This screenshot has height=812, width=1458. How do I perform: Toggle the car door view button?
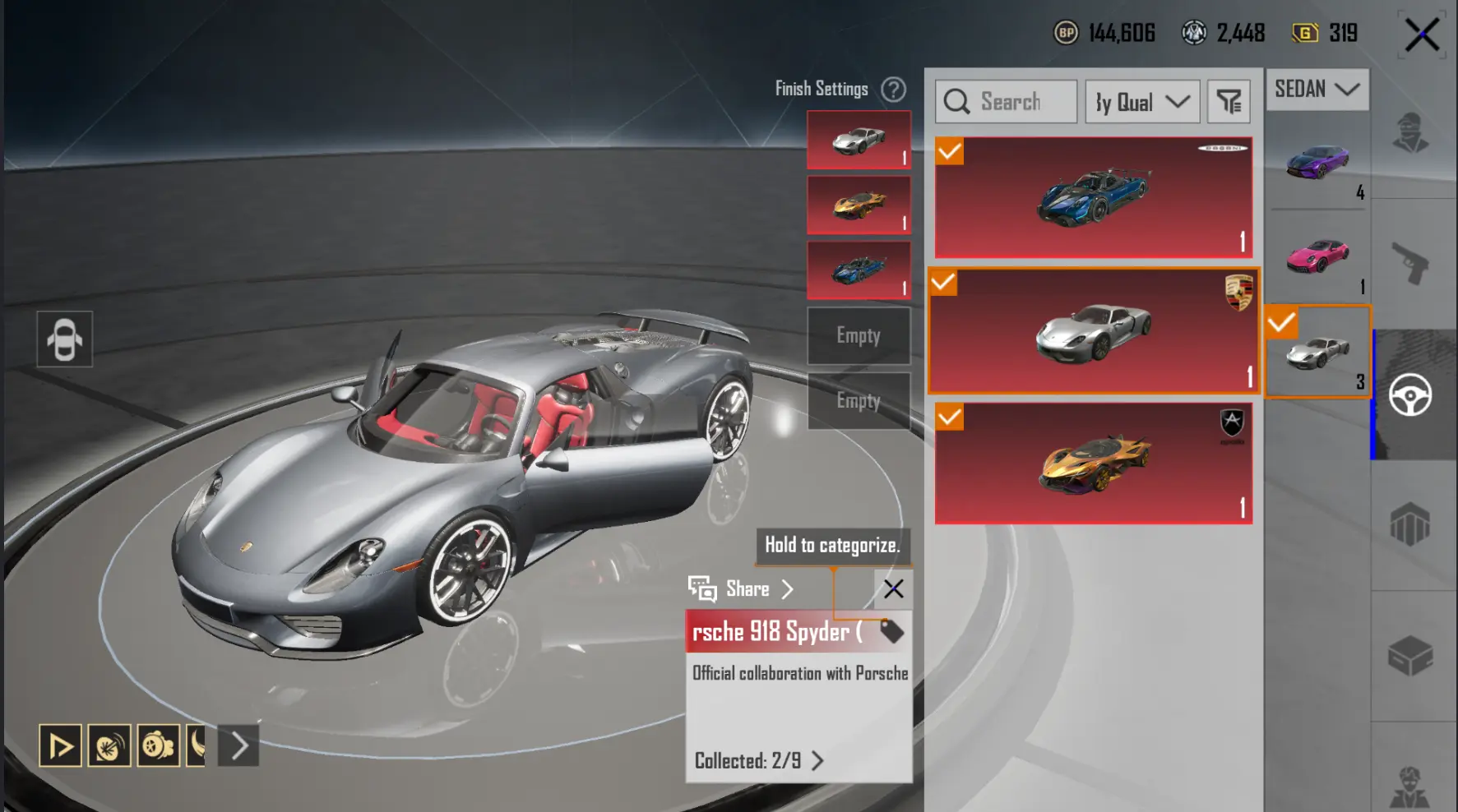[65, 339]
